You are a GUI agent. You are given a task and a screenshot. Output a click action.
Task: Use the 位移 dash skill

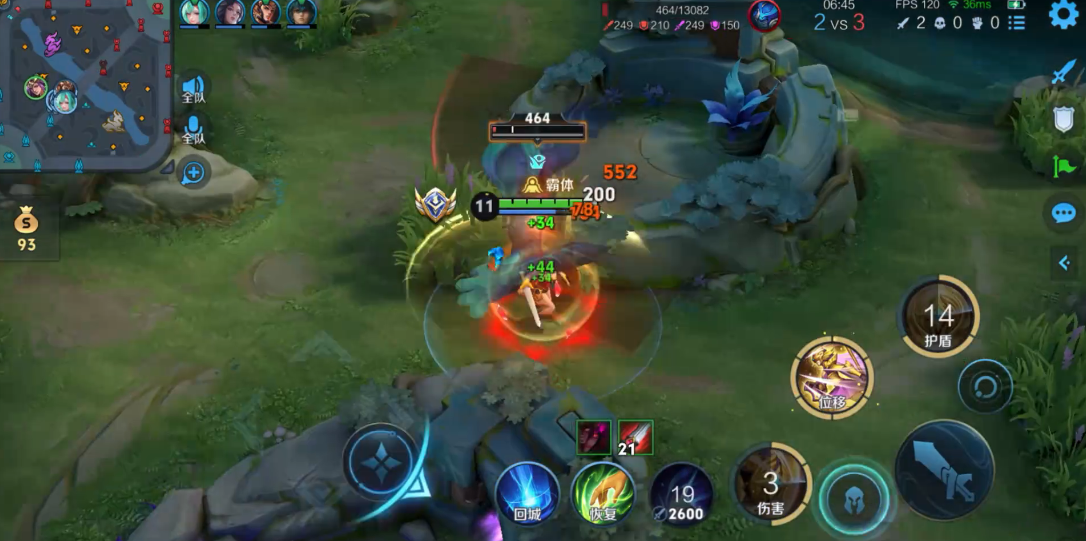click(832, 376)
